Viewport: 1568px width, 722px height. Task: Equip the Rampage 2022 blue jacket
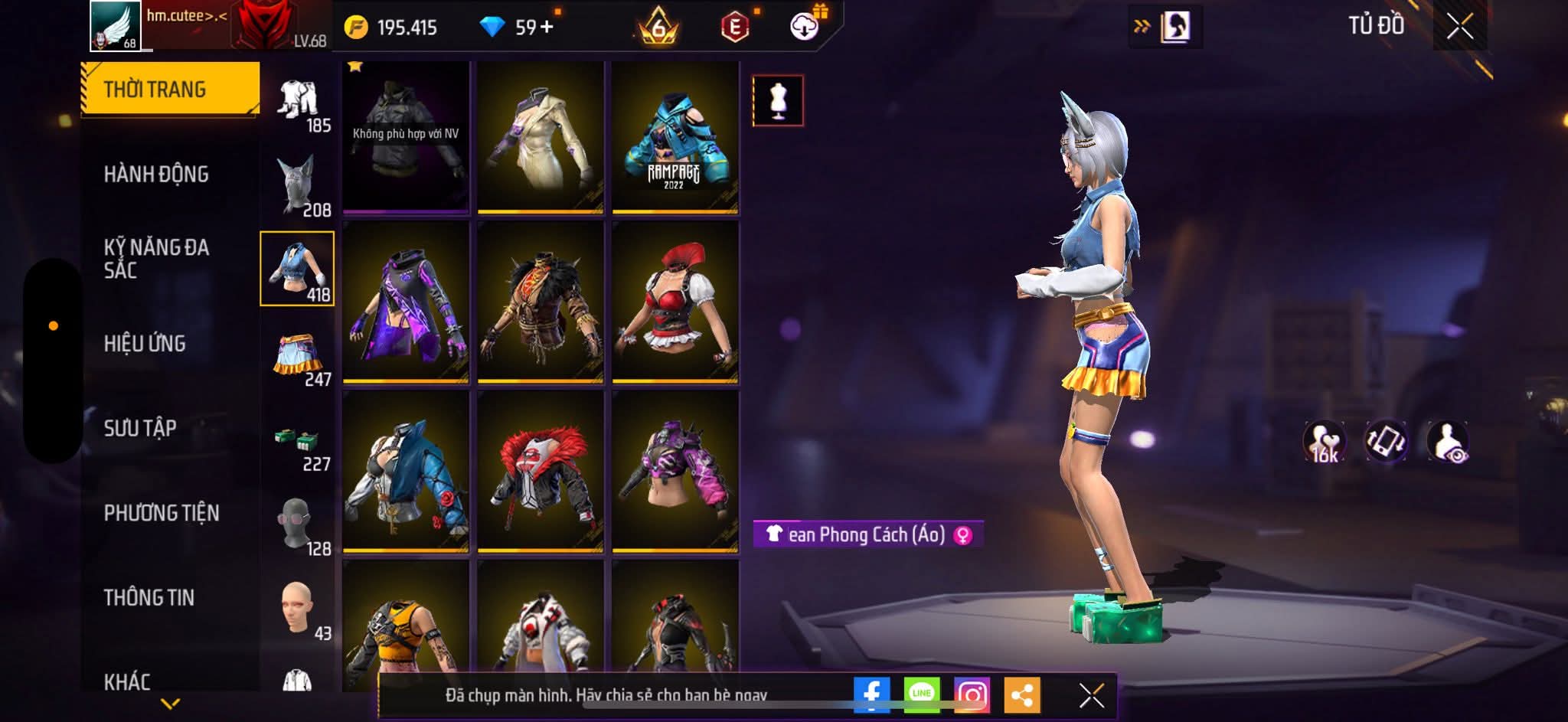click(675, 138)
